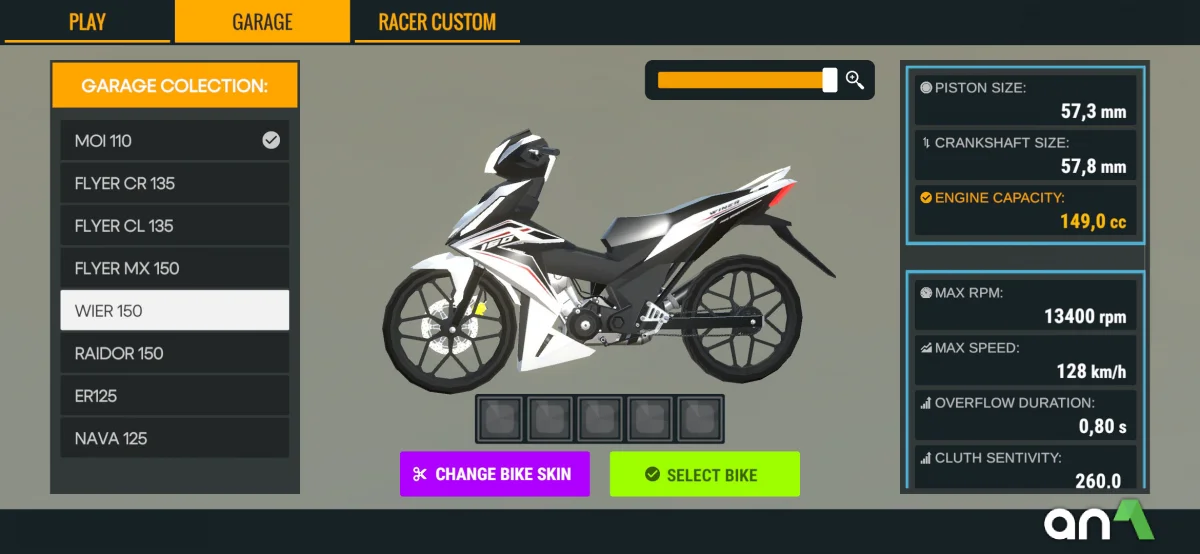Screen dimensions: 1200x554
Task: Pick the Nava 125 bike
Action: (x=174, y=438)
